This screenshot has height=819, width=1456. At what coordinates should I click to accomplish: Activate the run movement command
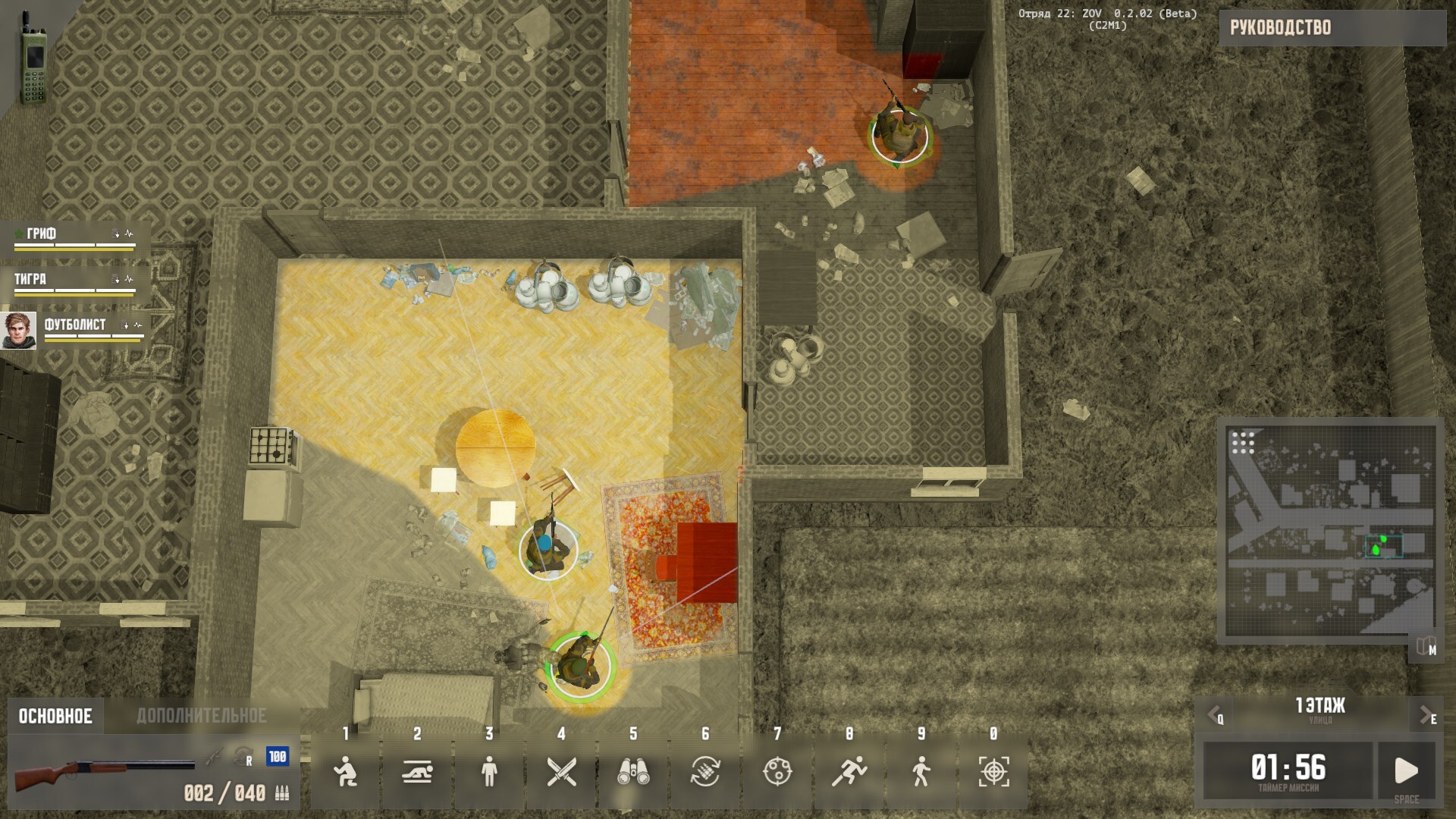[849, 772]
